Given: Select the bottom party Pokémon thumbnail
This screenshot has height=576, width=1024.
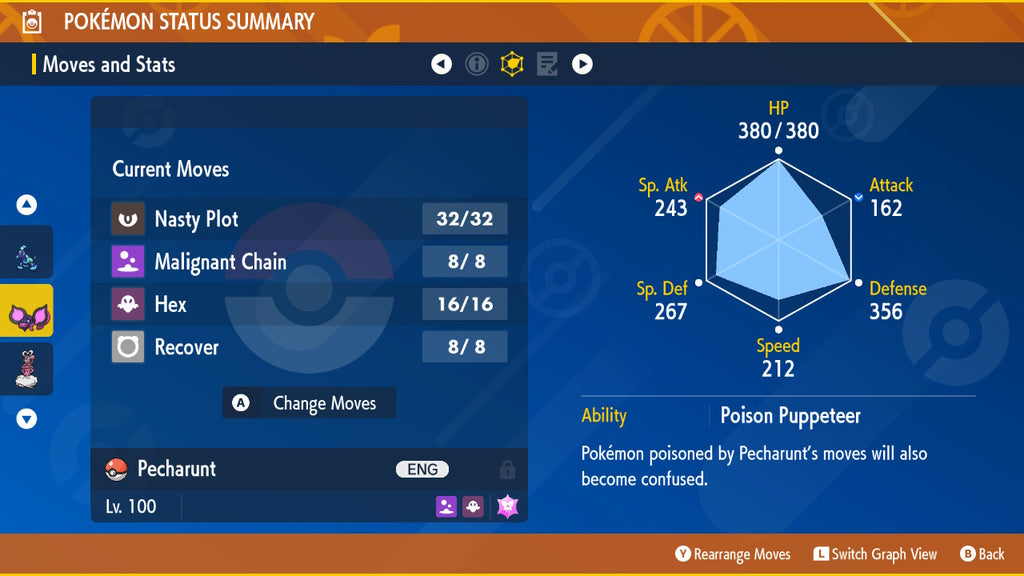Looking at the screenshot, I should (27, 370).
